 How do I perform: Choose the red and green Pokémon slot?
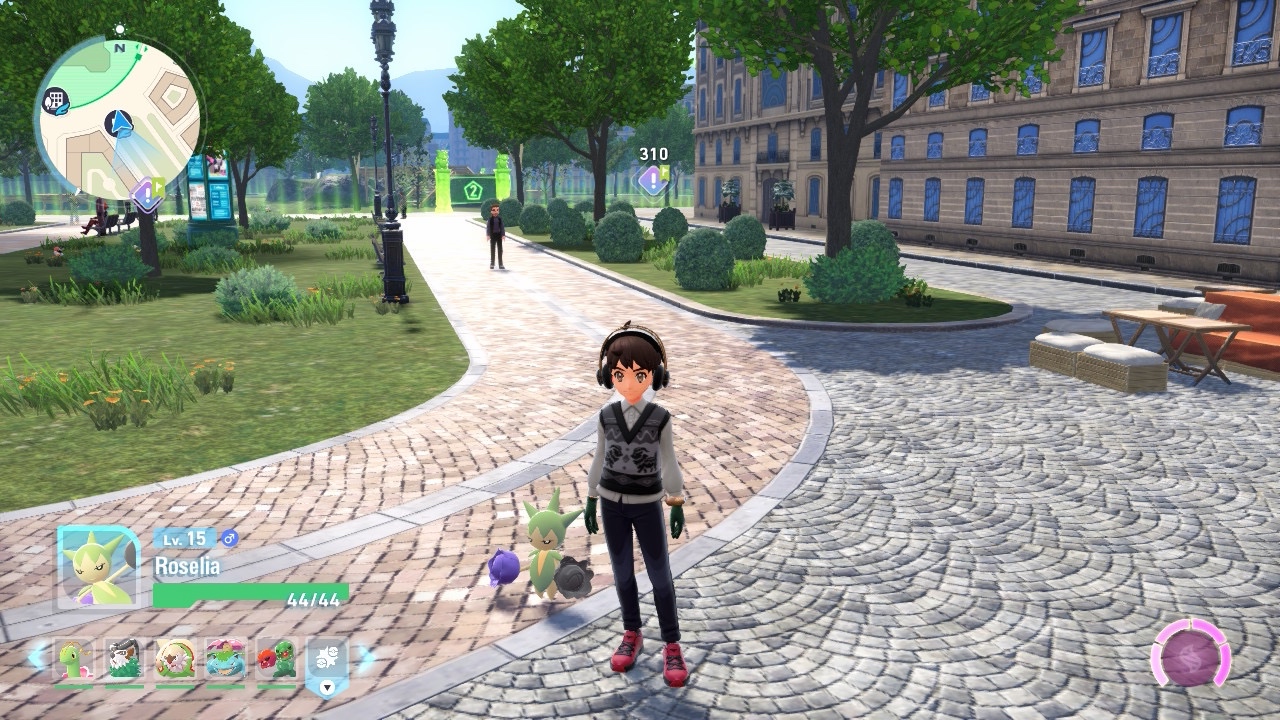(276, 659)
